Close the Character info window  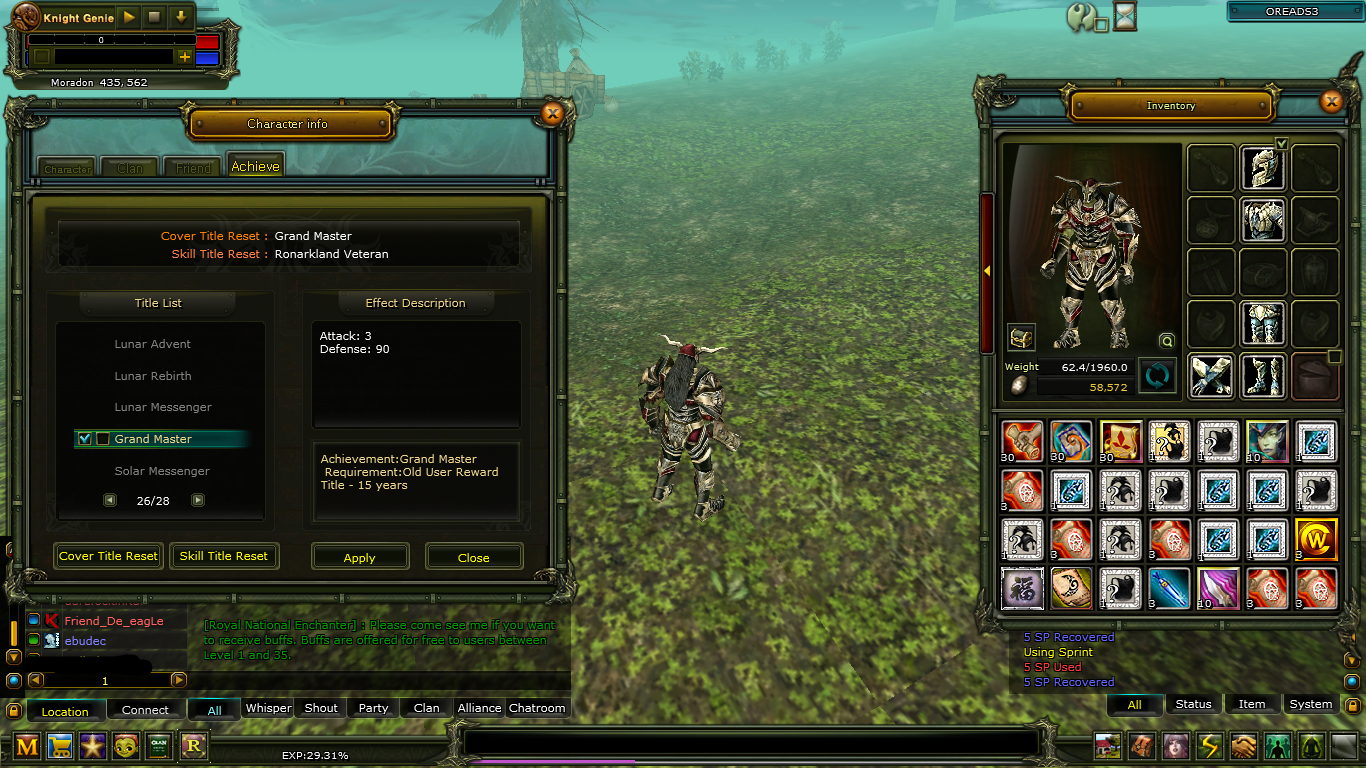click(552, 114)
